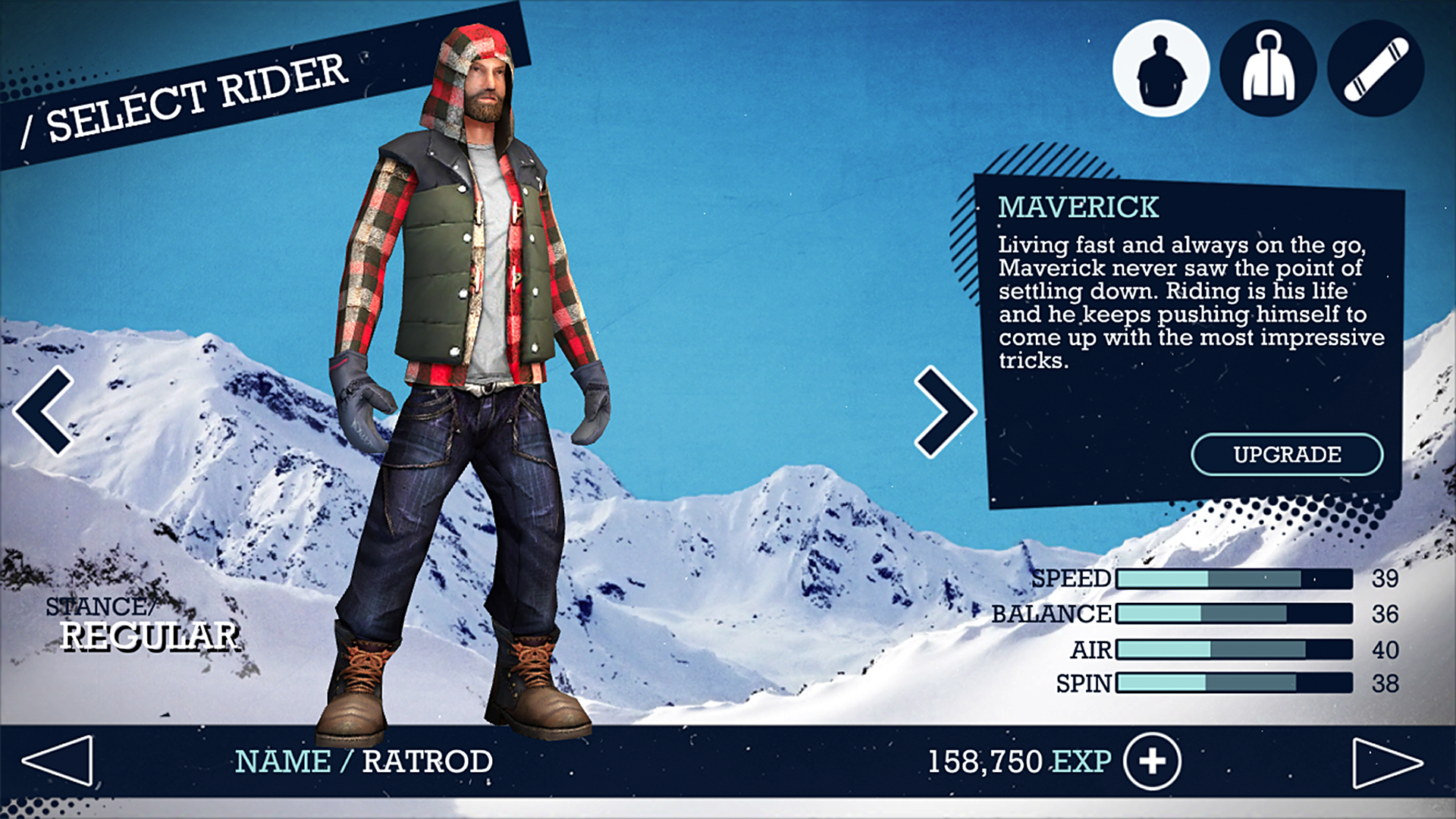Toggle the Regular stance setting

(149, 635)
